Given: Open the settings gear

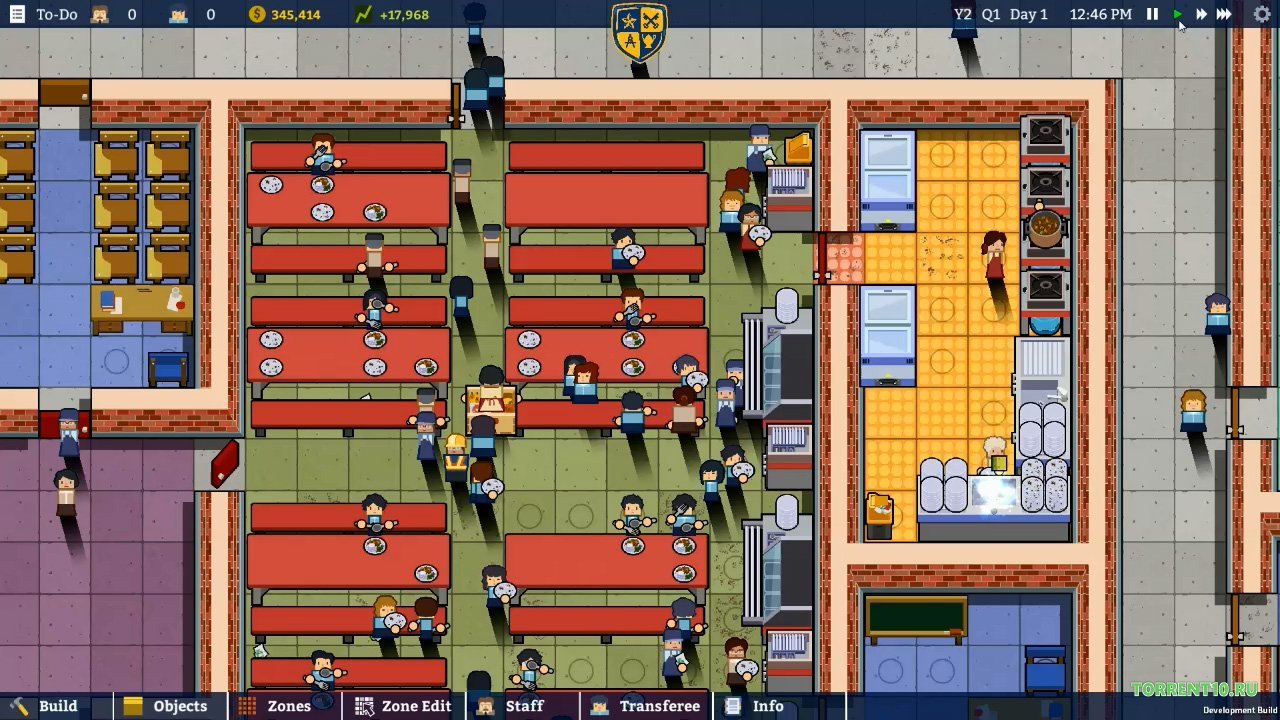Looking at the screenshot, I should 1261,14.
